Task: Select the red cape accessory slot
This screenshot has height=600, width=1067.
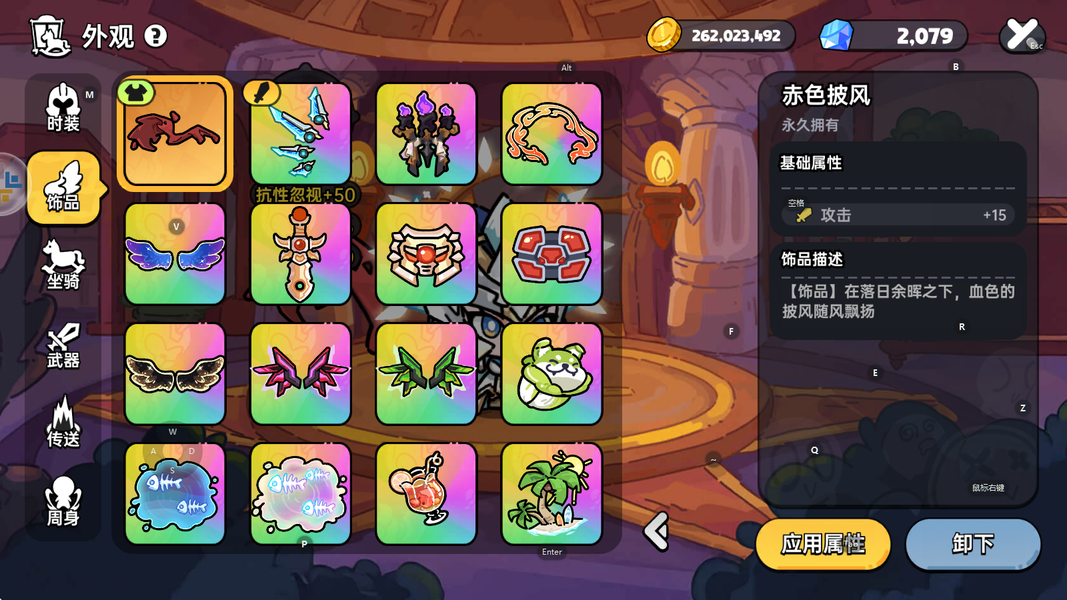Action: point(175,134)
